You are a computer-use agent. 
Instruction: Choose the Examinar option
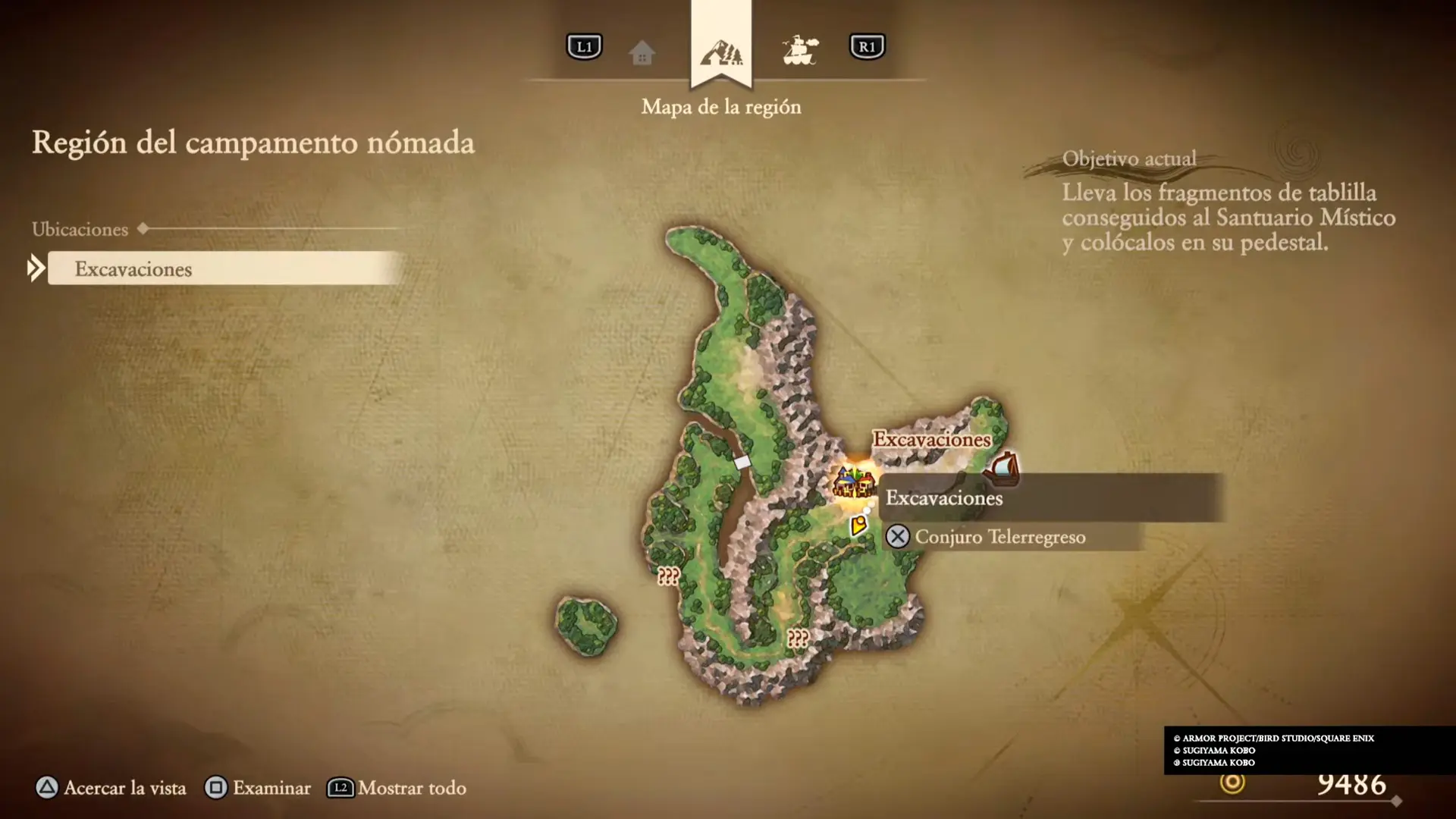point(259,788)
